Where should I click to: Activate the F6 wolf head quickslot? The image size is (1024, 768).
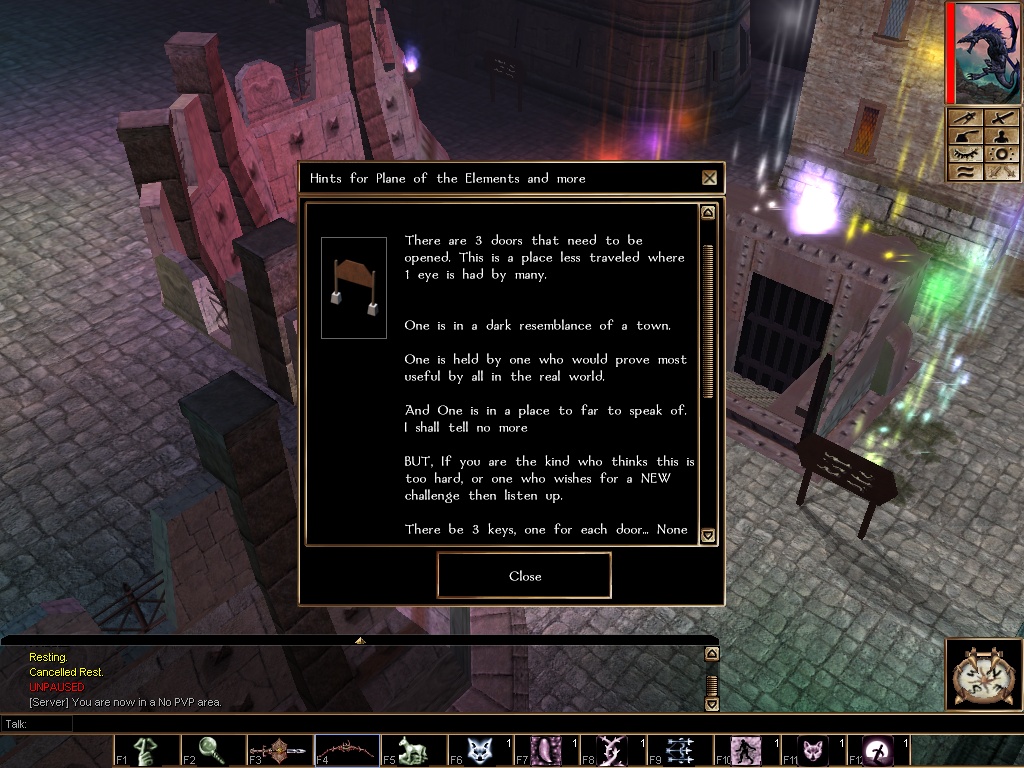(x=480, y=751)
